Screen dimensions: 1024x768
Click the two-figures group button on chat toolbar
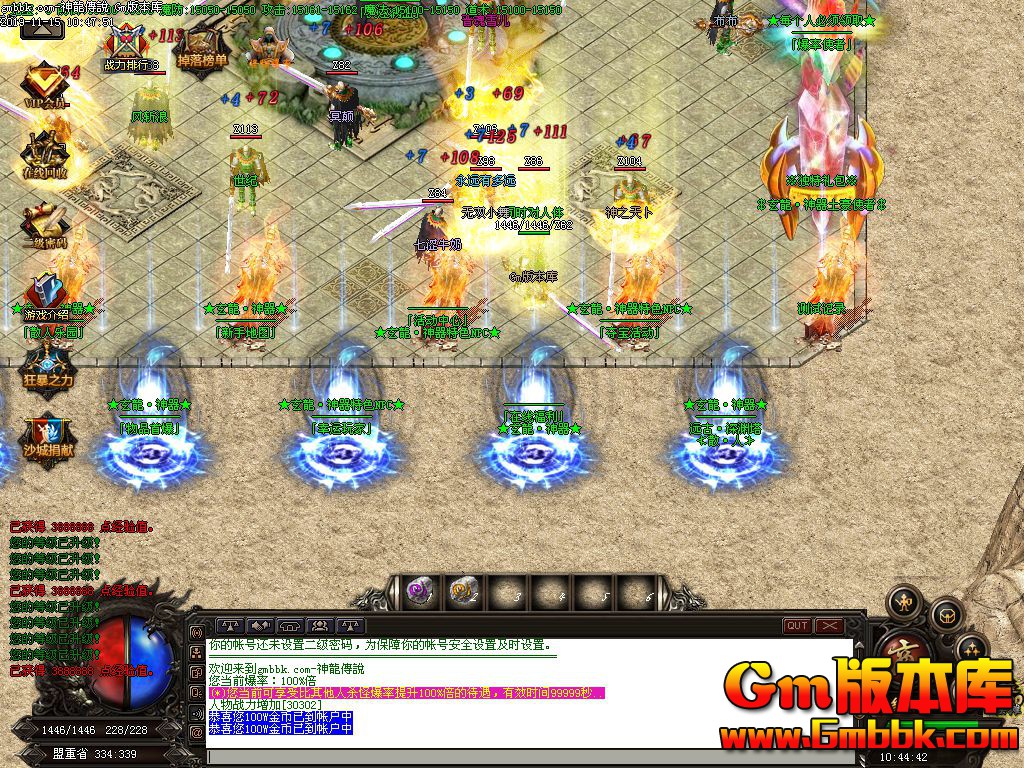pyautogui.click(x=321, y=626)
